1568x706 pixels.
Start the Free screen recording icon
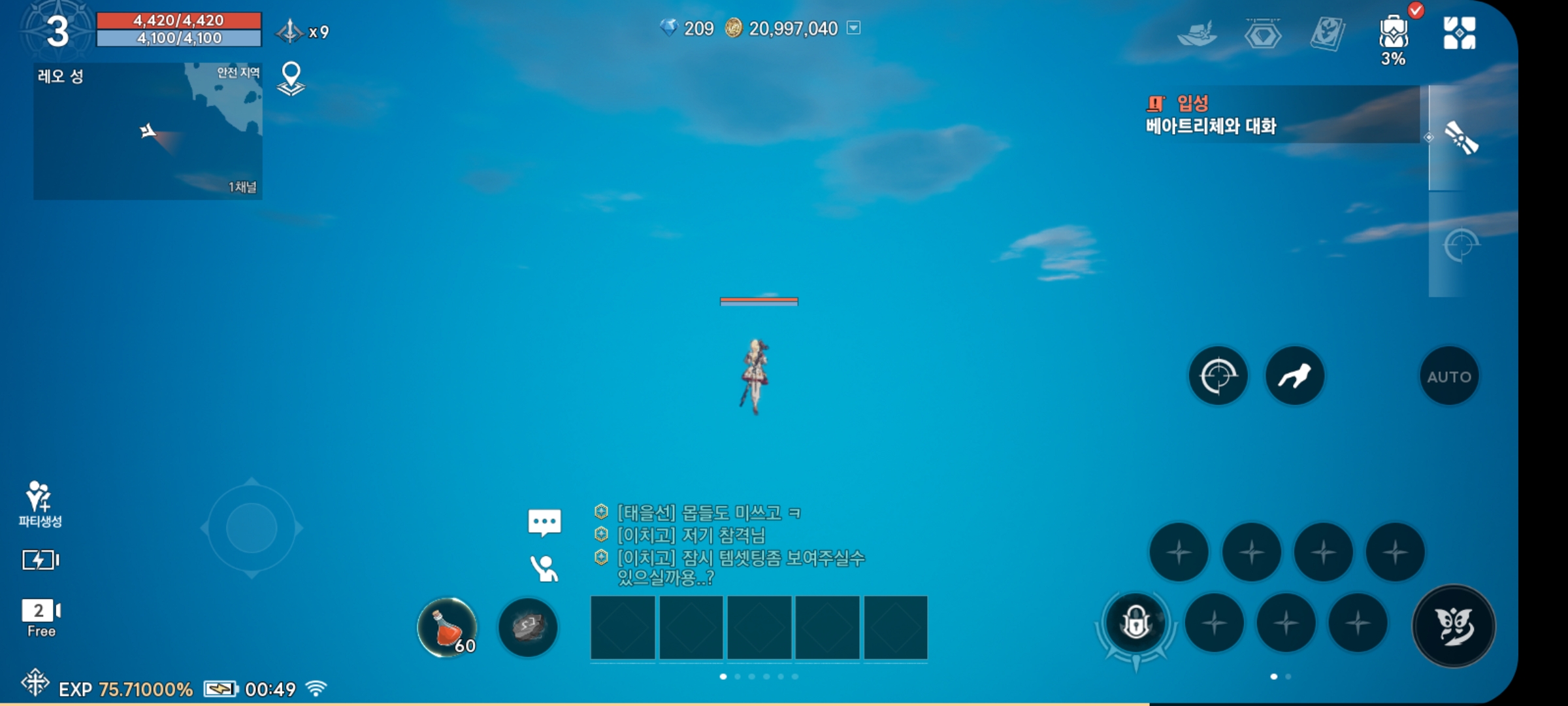(x=41, y=617)
